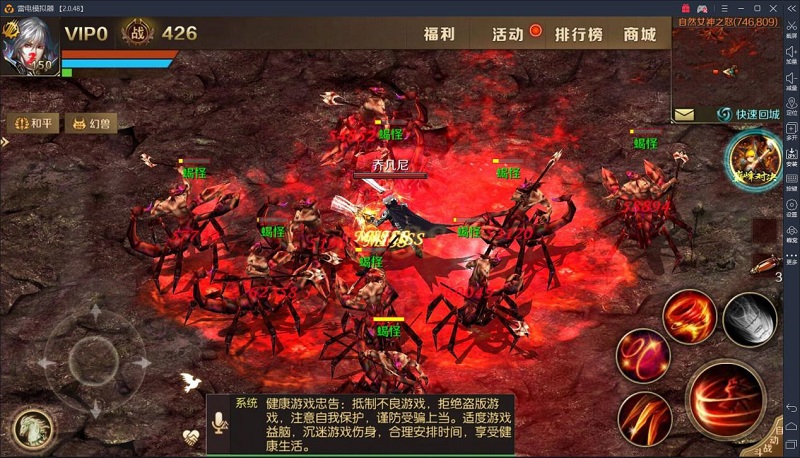The image size is (800, 458).
Task: Open the mail envelope icon
Action: click(685, 115)
